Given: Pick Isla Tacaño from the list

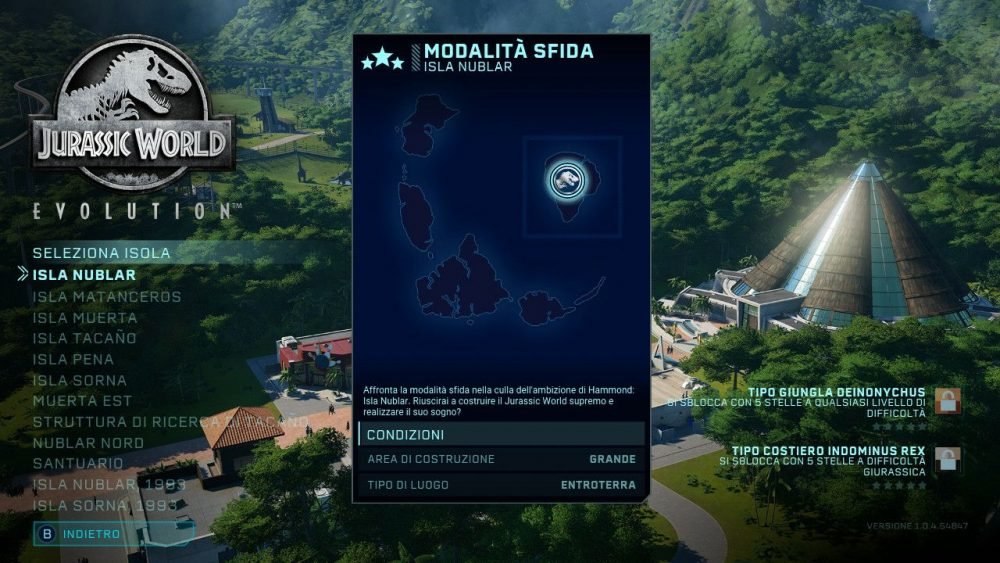Looking at the screenshot, I should tap(84, 338).
